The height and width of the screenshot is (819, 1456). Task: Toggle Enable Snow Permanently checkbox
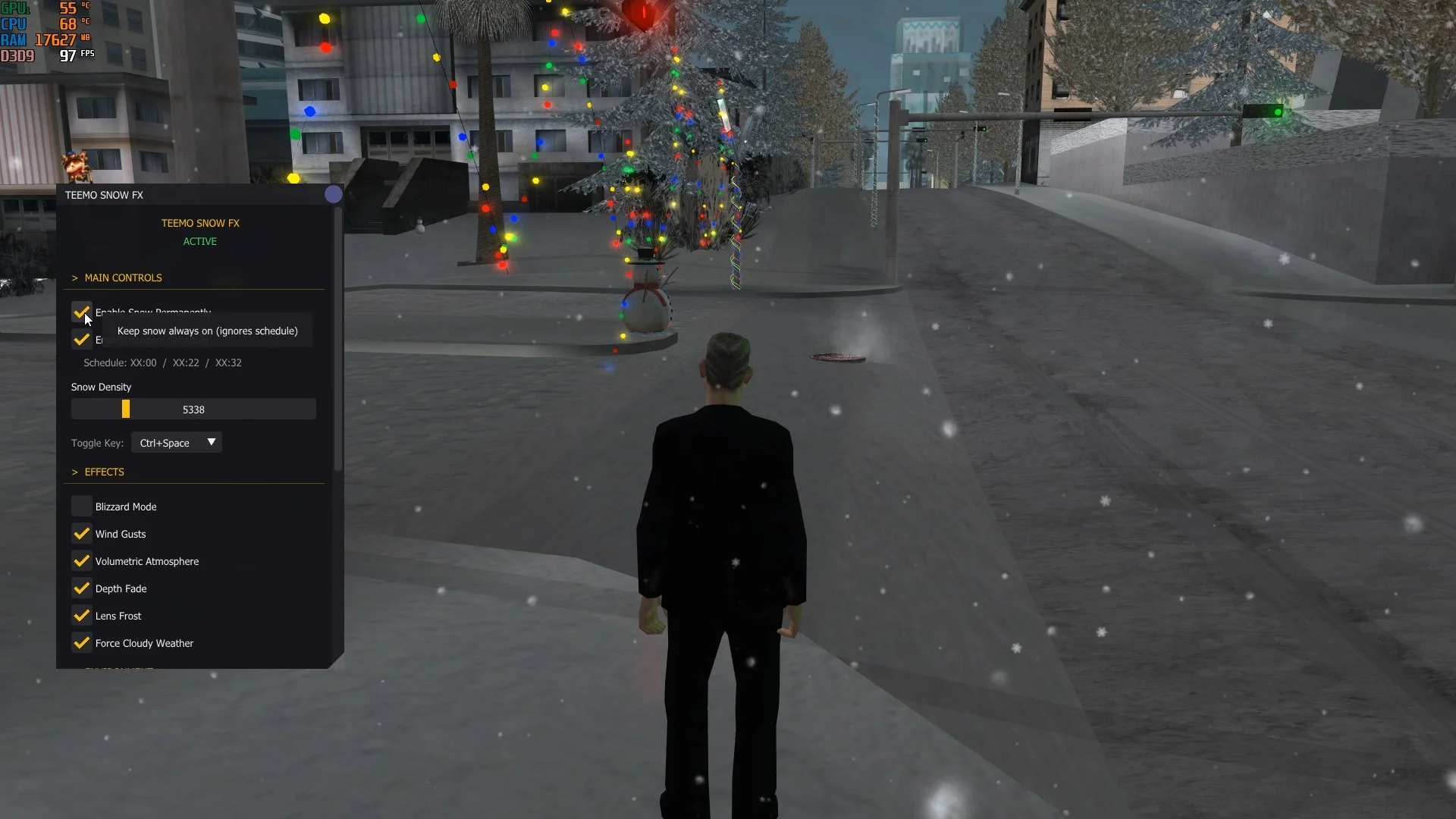(81, 312)
